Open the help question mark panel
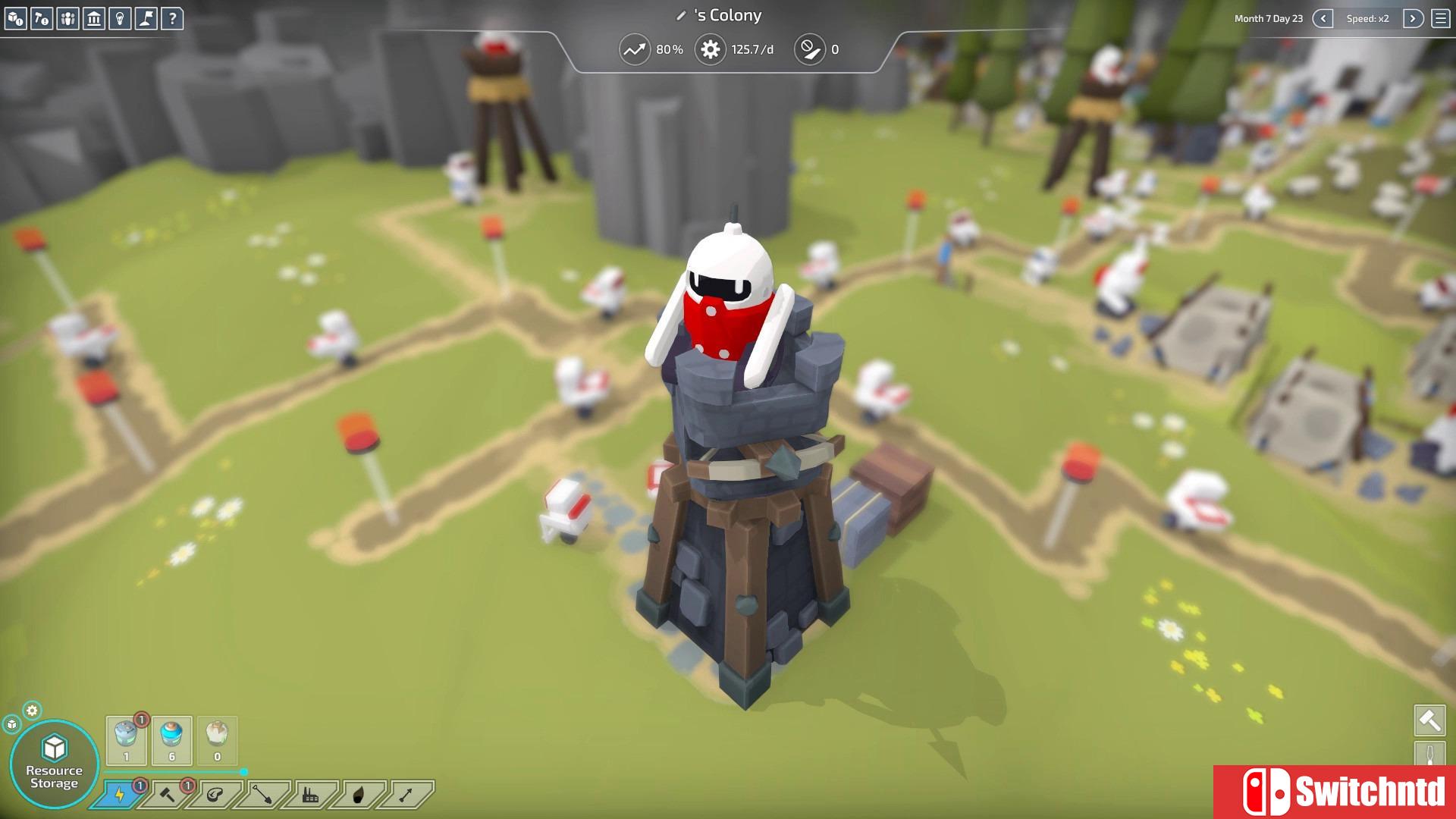The height and width of the screenshot is (819, 1456). coord(173,16)
